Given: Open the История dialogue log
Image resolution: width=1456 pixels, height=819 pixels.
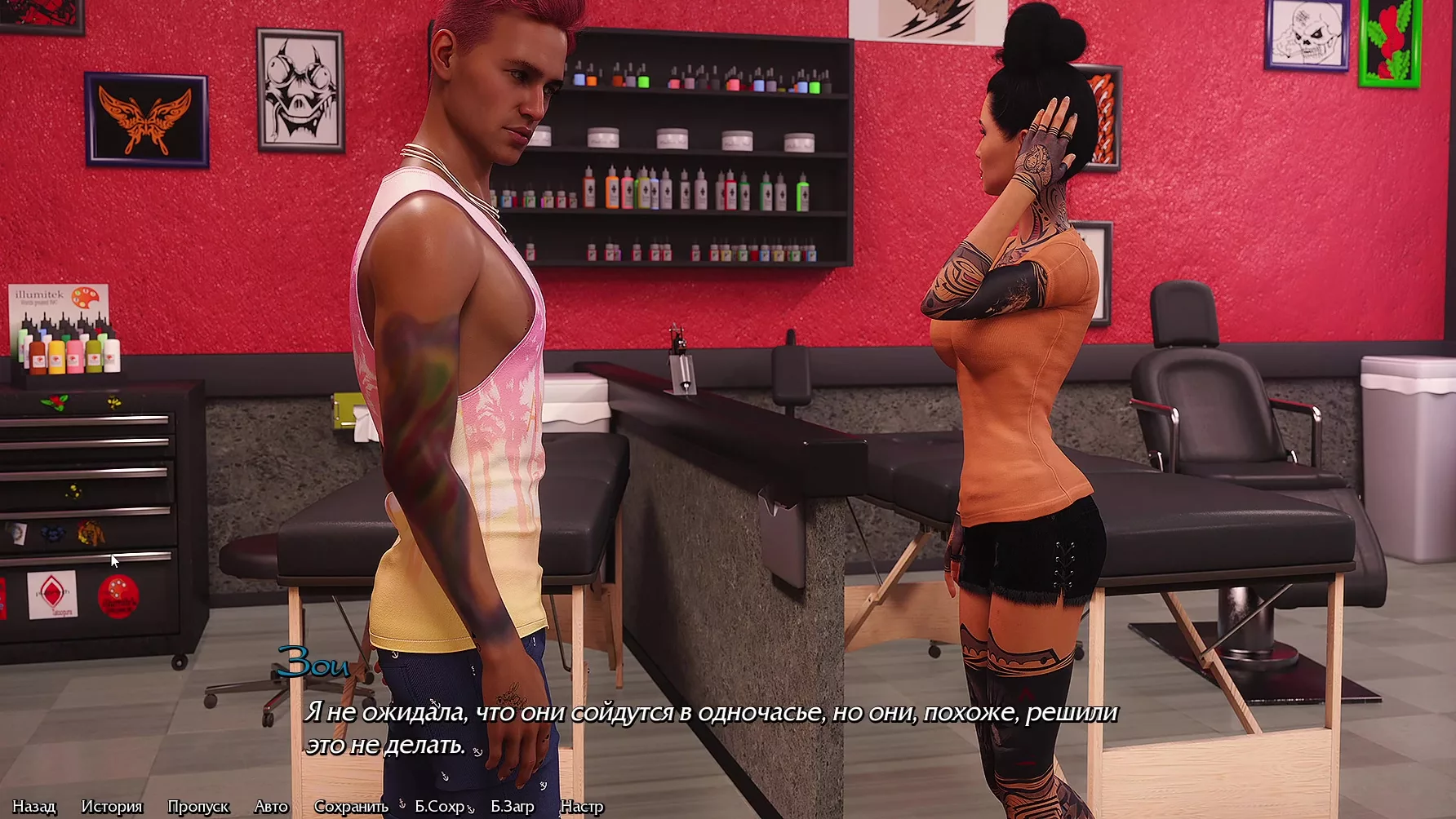Looking at the screenshot, I should (x=112, y=807).
